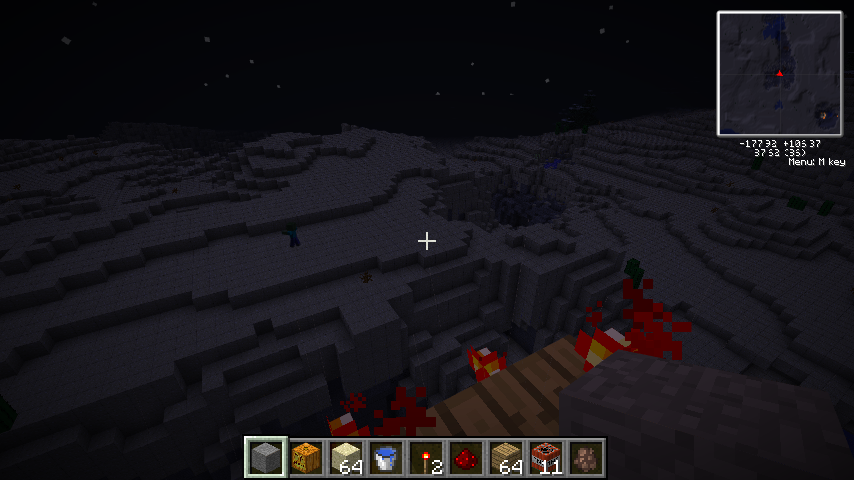Select the TNT hotbar slot
Viewport: 854px width, 480px height.
(547, 458)
